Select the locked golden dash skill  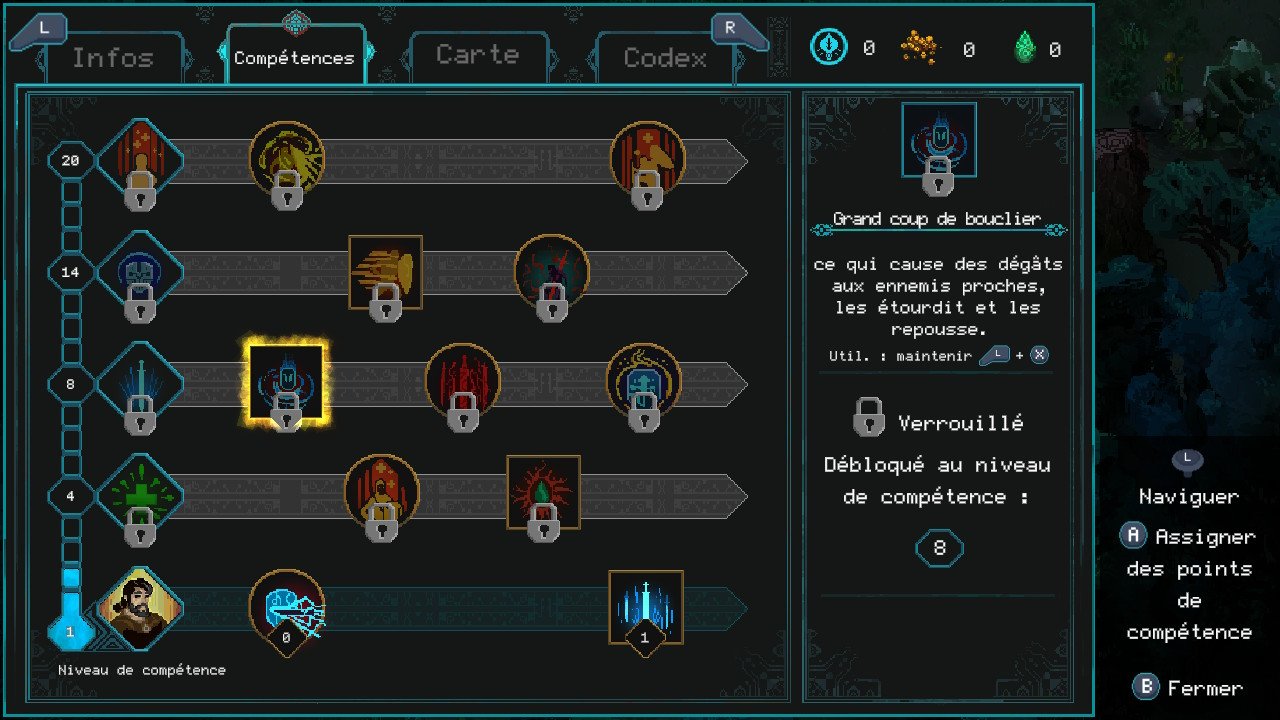click(x=385, y=272)
